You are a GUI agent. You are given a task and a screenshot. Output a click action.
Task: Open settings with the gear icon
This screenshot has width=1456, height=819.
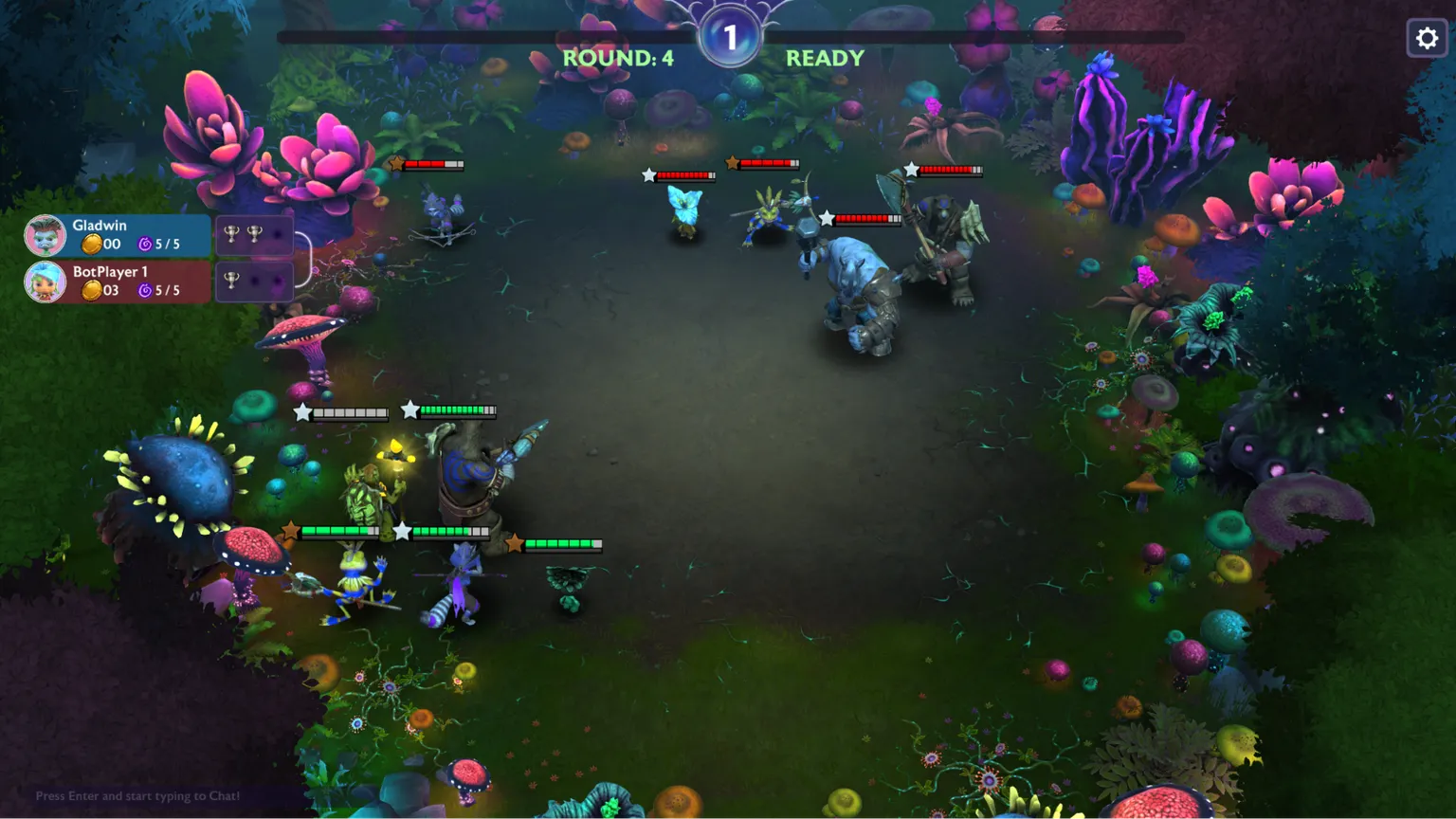pyautogui.click(x=1427, y=39)
